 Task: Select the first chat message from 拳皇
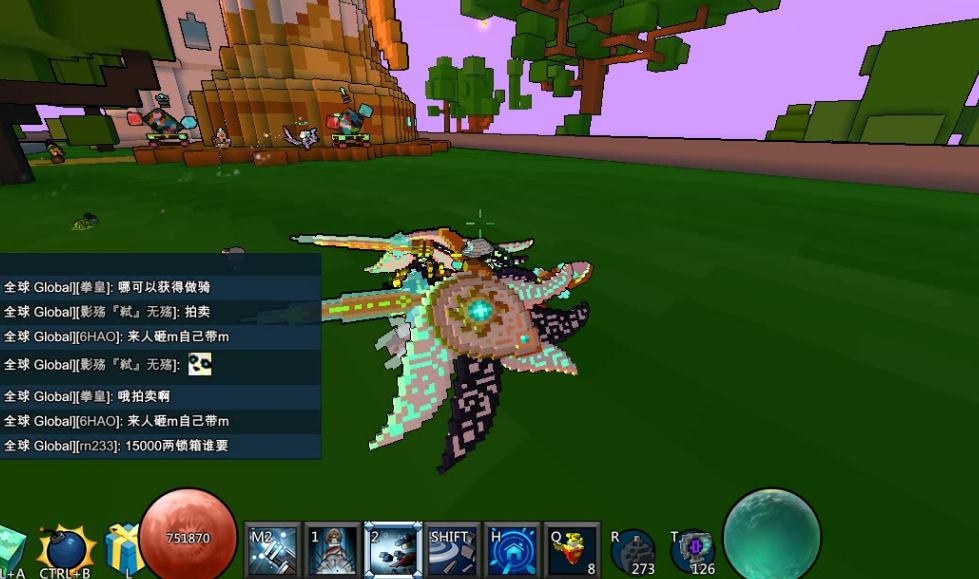tap(160, 287)
